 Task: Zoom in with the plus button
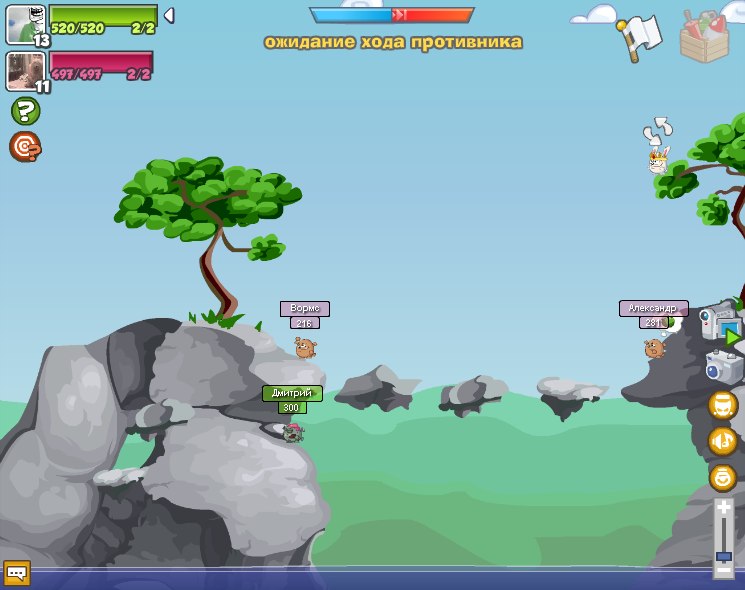click(x=723, y=508)
